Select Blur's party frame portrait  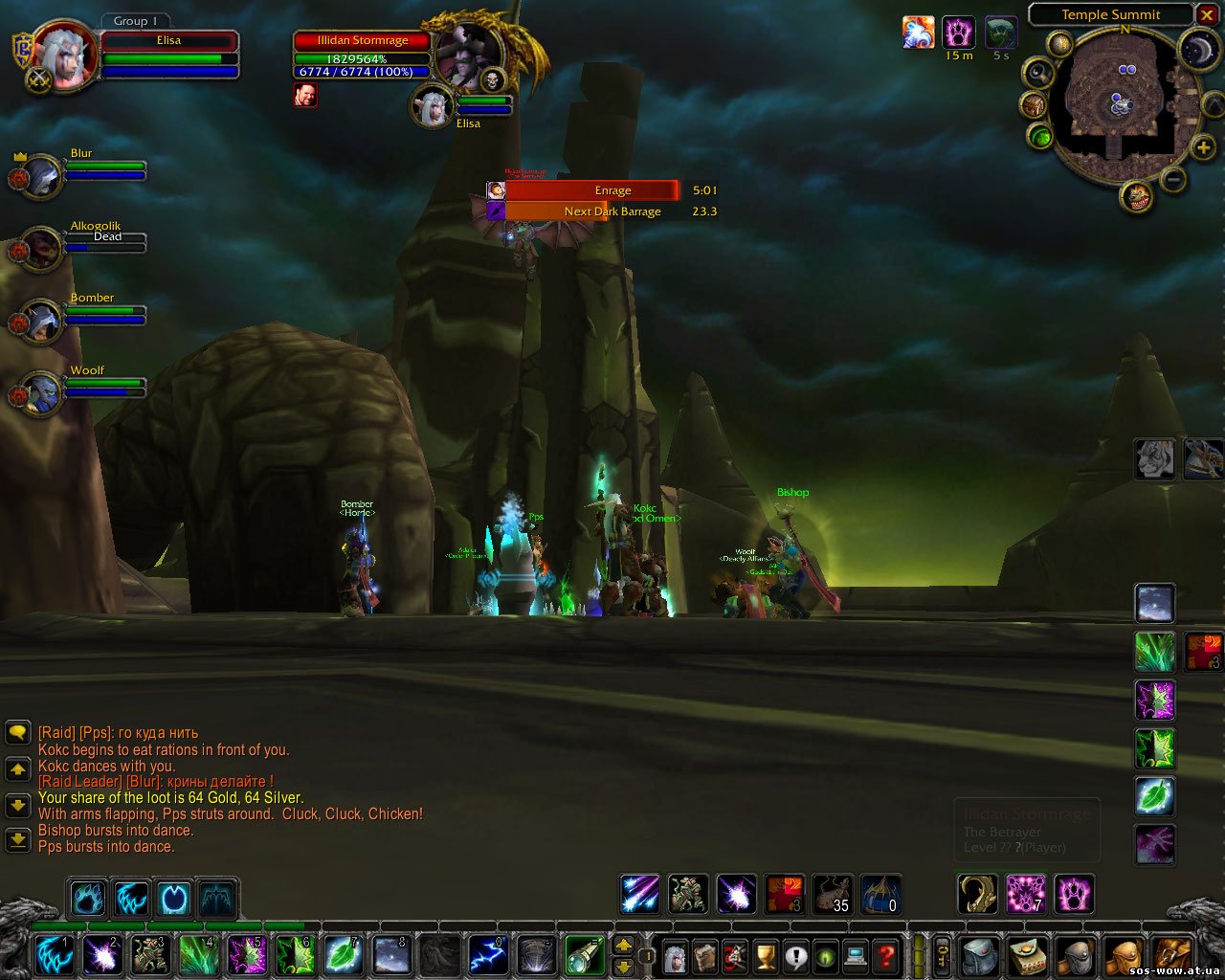[x=40, y=177]
